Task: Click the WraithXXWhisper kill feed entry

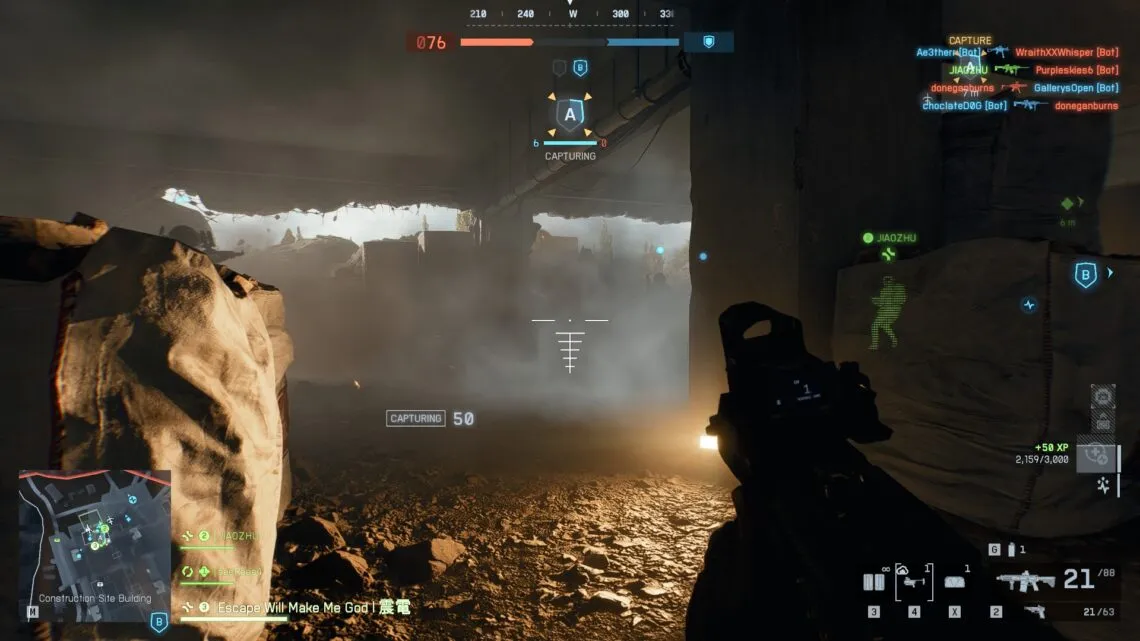Action: pos(1066,52)
